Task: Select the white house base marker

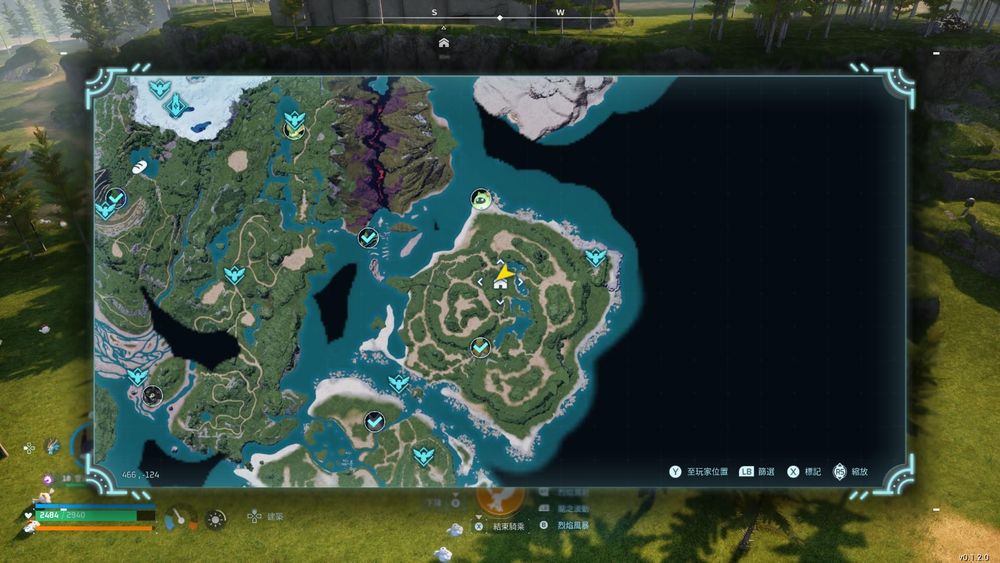Action: (500, 284)
